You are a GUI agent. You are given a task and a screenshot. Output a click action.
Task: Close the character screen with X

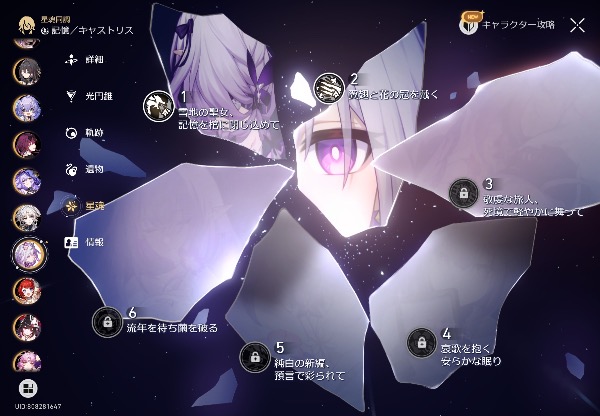[577, 25]
